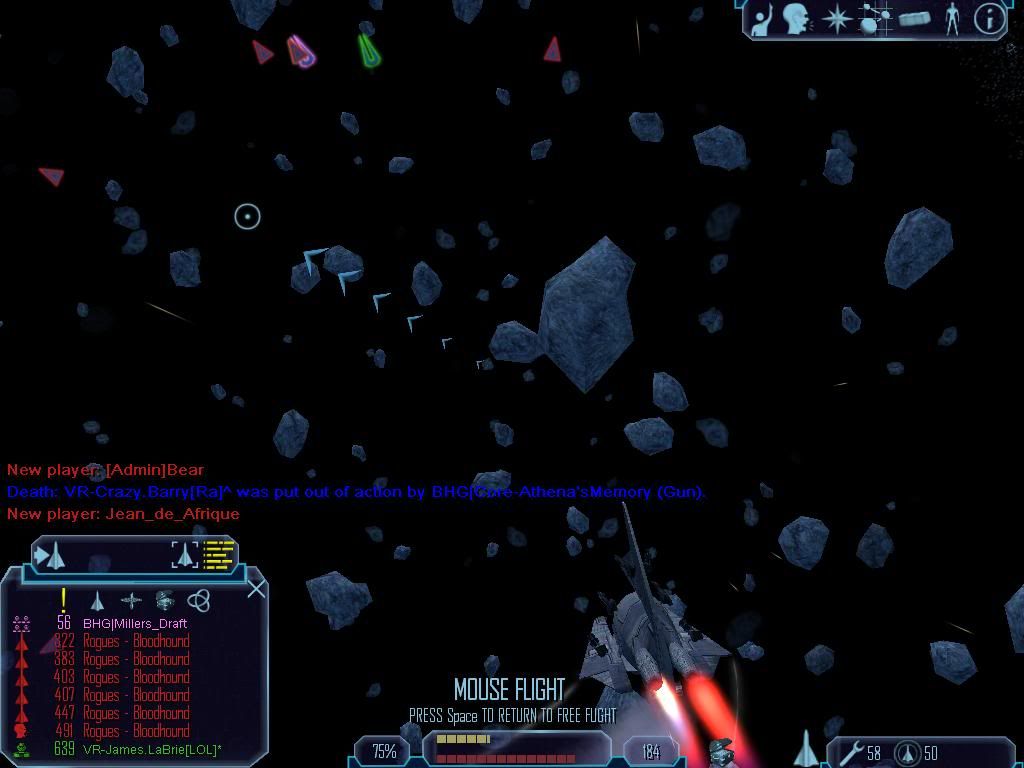The width and height of the screenshot is (1024, 768).
Task: Open the cargo inventory icon
Action: click(x=914, y=19)
